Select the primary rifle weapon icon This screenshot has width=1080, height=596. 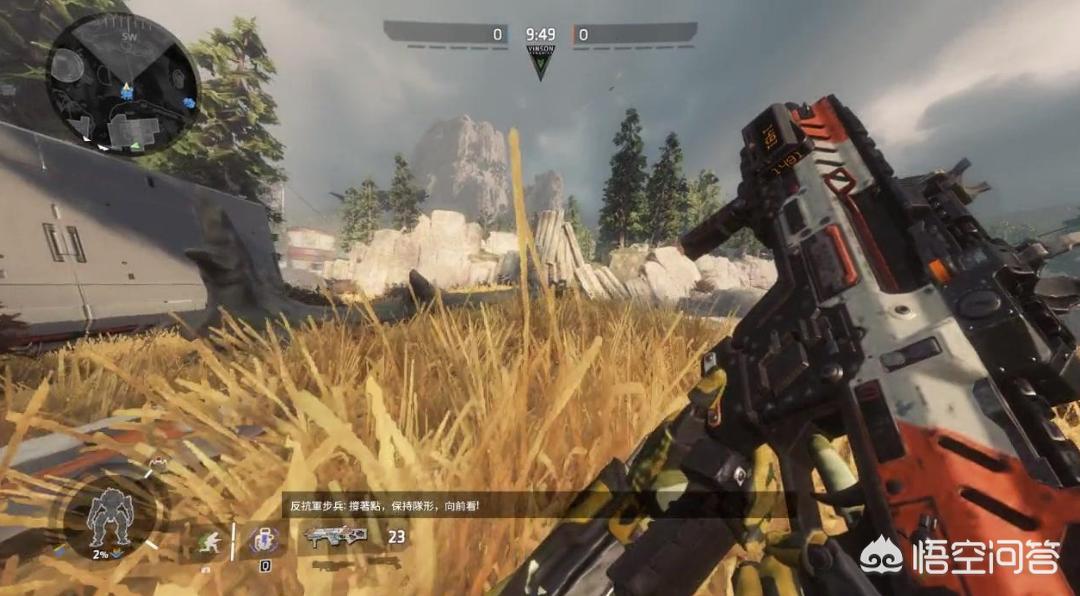[335, 536]
